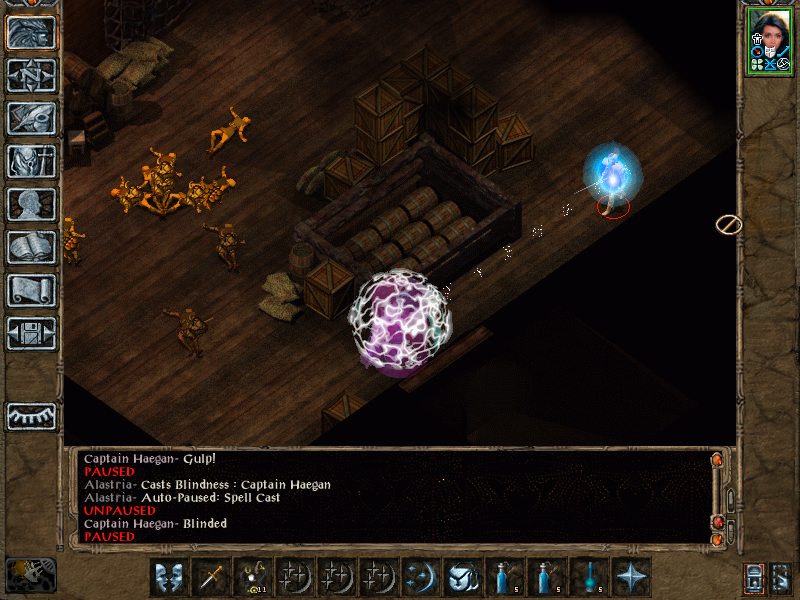Open the mage spellbook with open book icon
Image resolution: width=800 pixels, height=600 pixels.
pos(32,247)
